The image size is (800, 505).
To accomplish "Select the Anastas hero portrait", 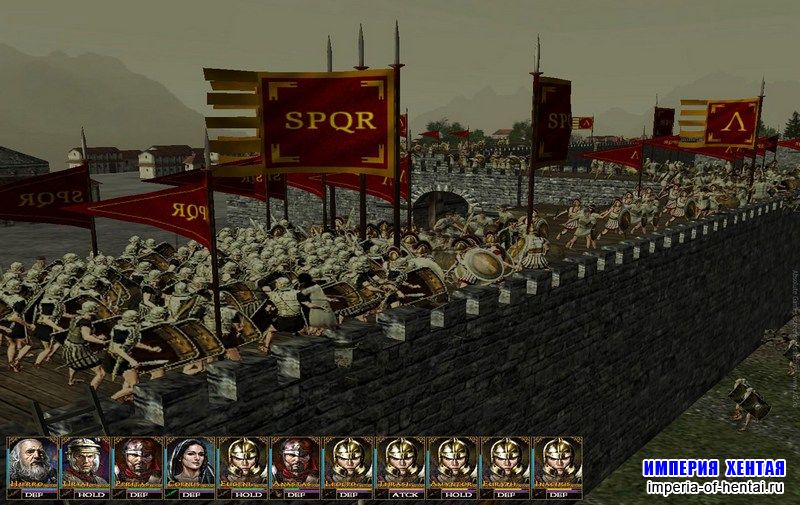I will tap(295, 461).
